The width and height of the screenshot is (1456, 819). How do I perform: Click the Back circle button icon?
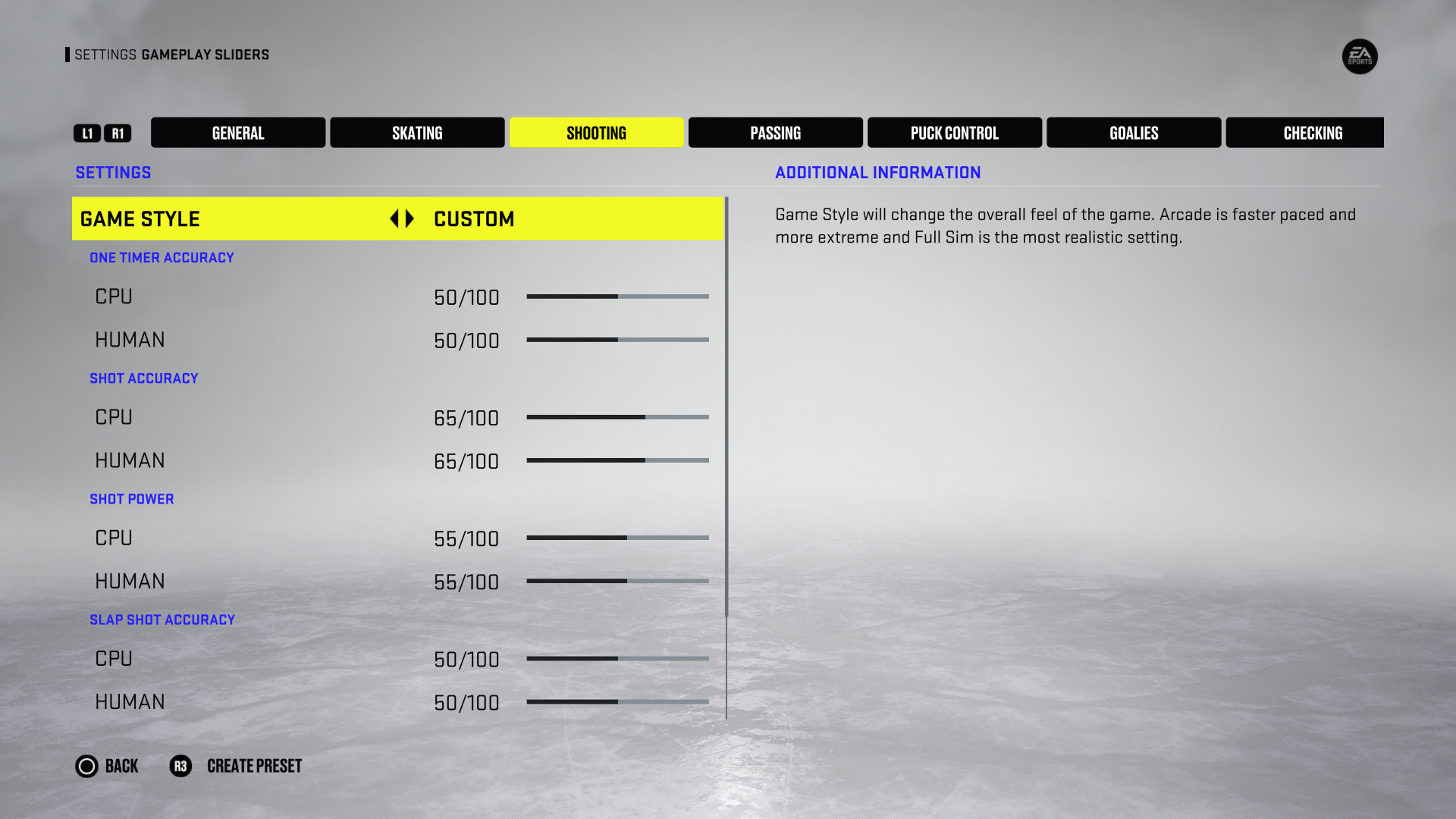point(86,766)
